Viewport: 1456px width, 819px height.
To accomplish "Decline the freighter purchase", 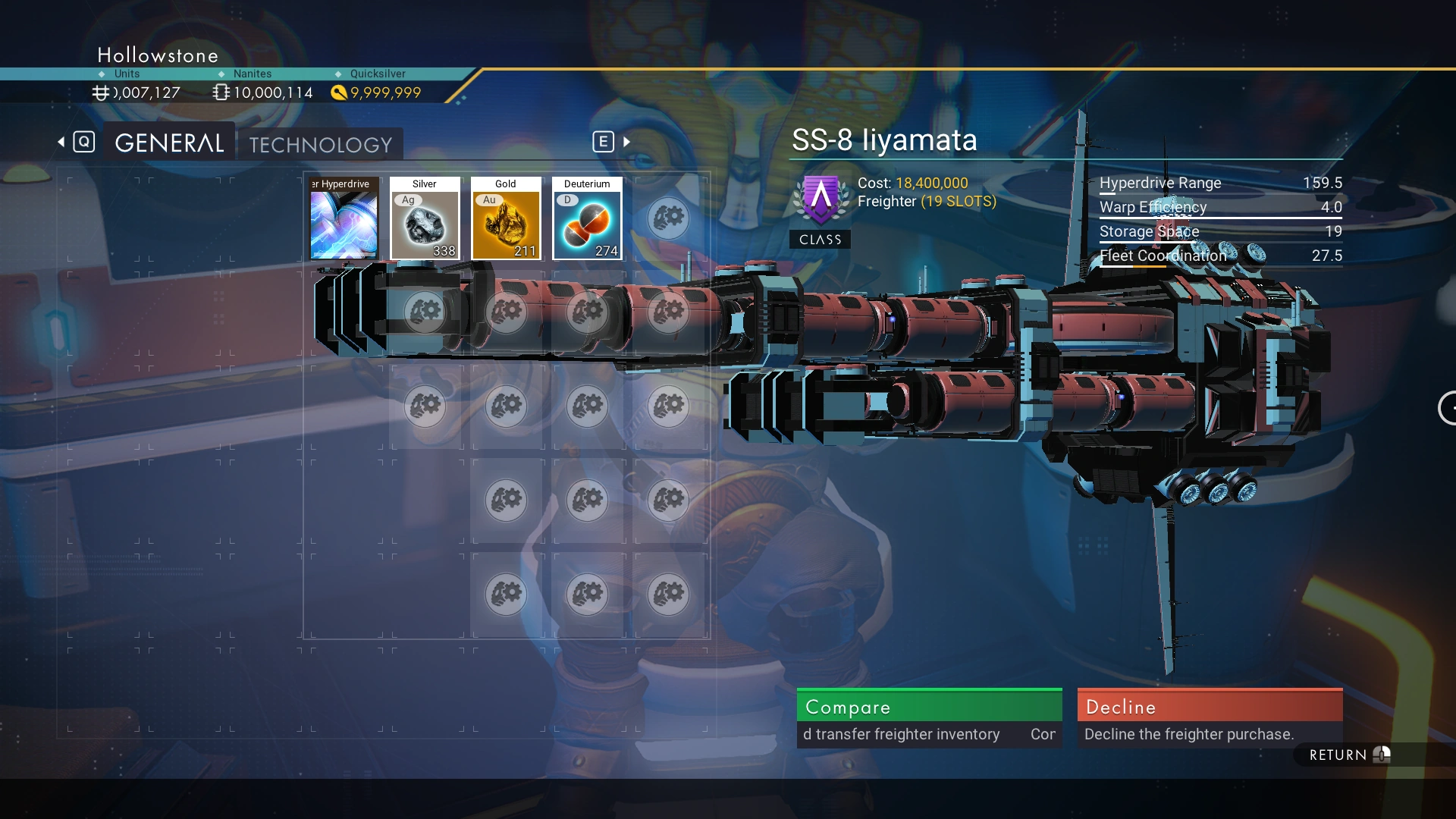I will (1209, 707).
